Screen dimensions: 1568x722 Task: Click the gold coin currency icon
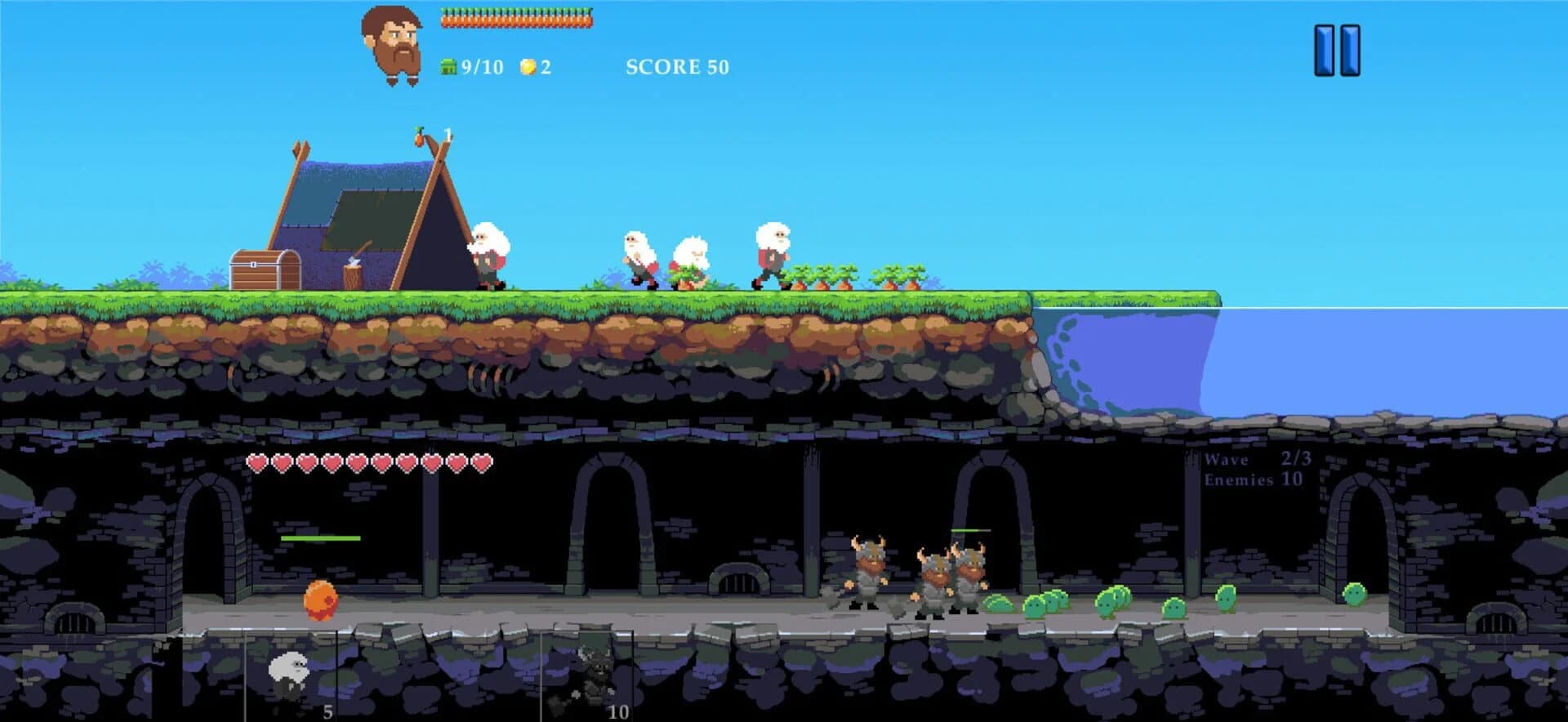[x=528, y=65]
